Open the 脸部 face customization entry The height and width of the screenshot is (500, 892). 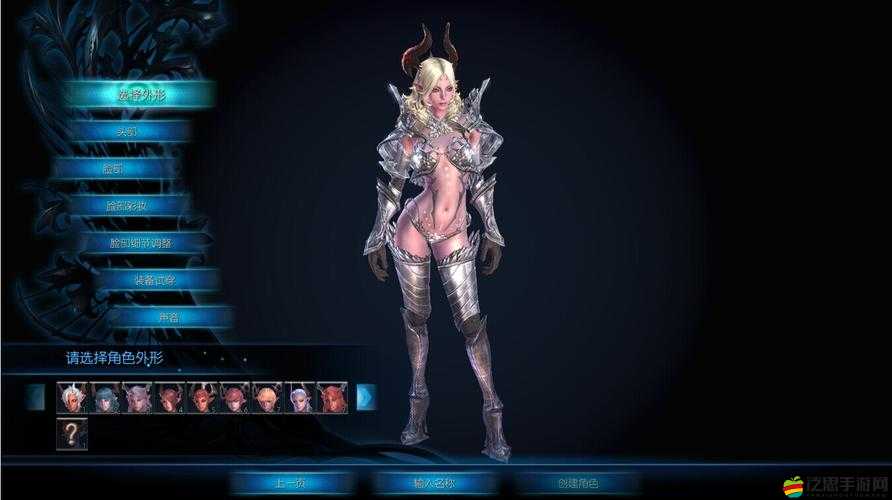[127, 168]
